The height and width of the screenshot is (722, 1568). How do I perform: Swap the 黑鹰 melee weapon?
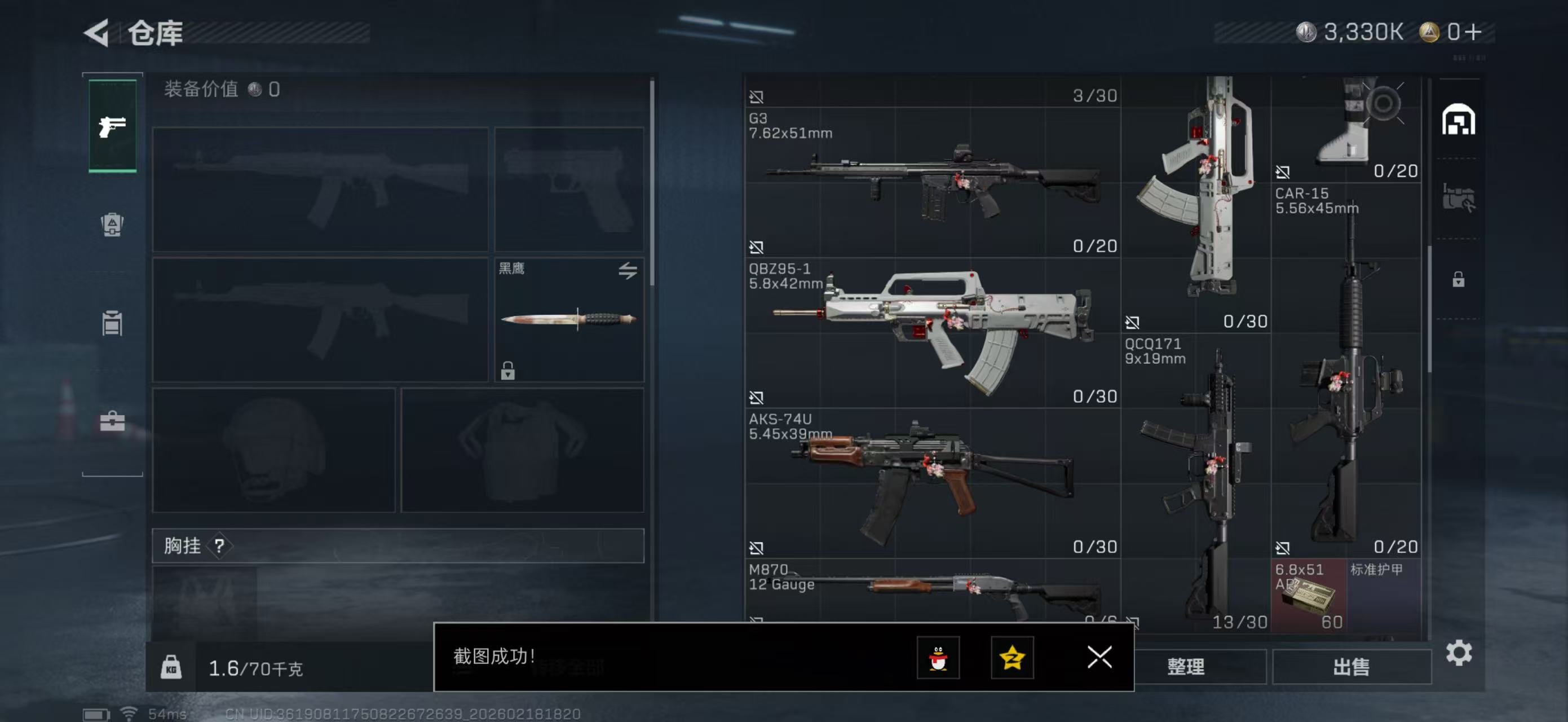point(628,270)
